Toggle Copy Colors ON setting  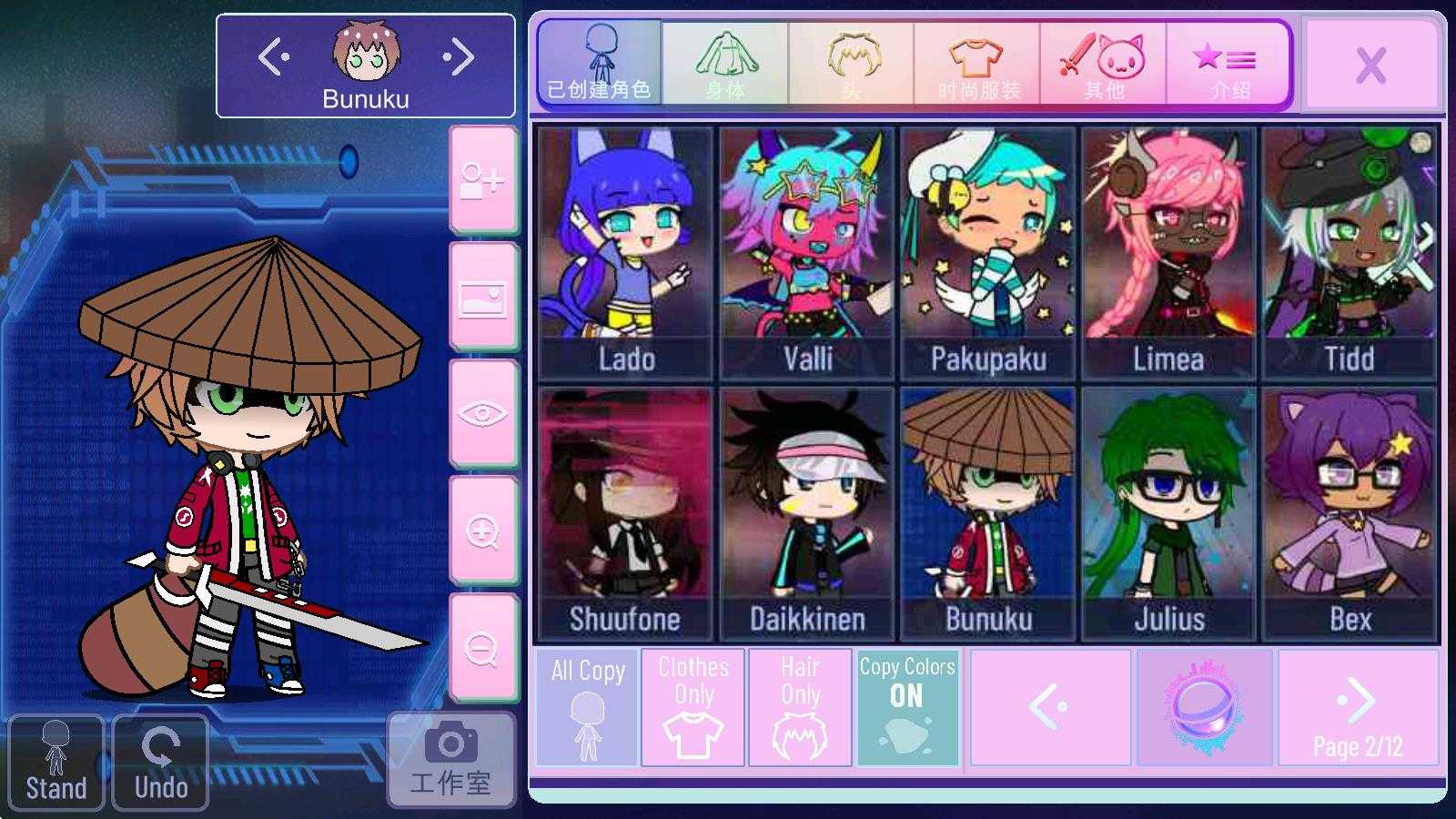pos(907,707)
